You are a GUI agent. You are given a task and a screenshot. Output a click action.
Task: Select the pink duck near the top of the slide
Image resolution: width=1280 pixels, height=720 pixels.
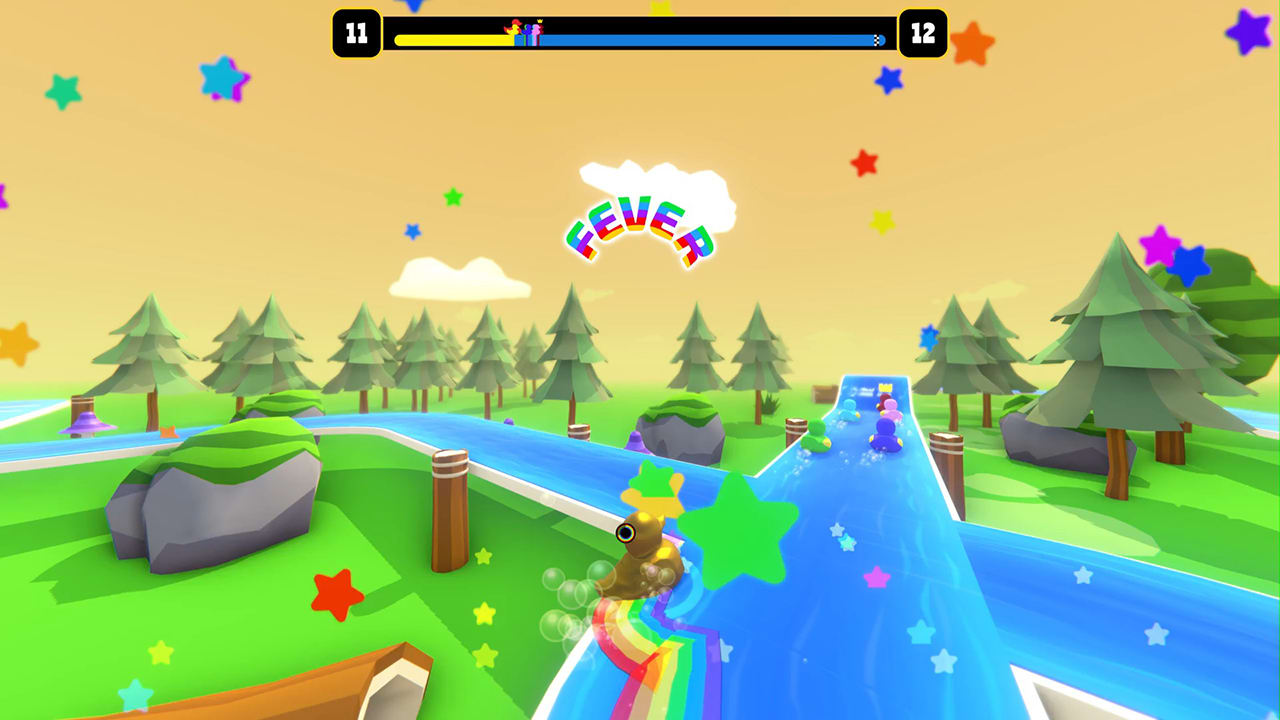coord(892,408)
